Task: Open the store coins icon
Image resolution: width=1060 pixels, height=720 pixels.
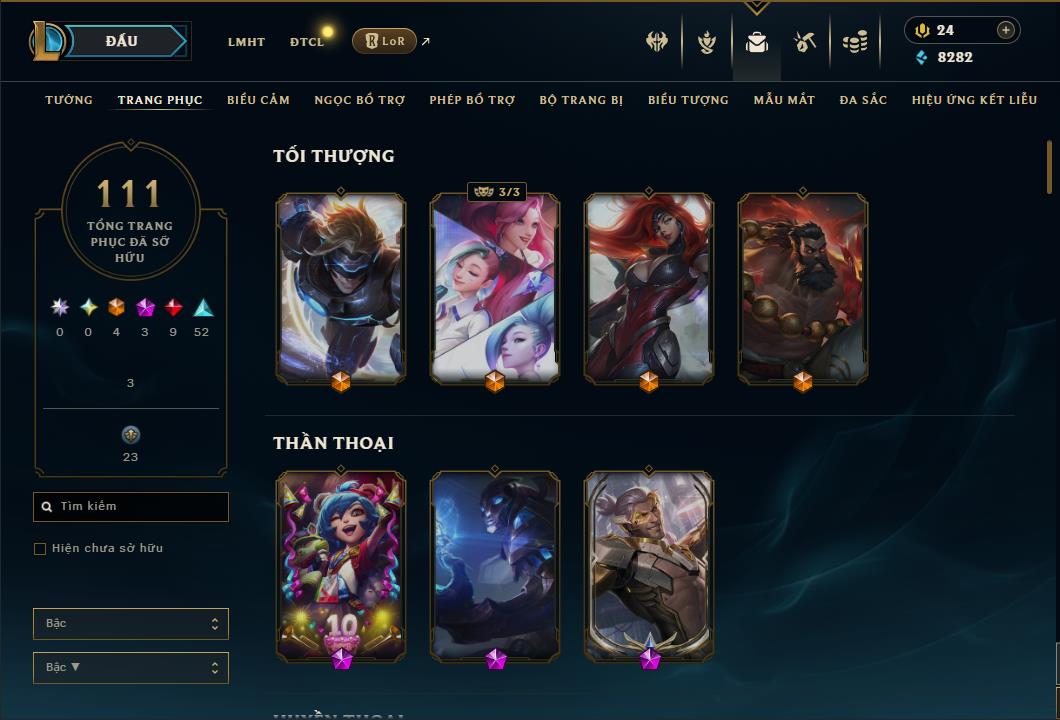Action: 855,42
